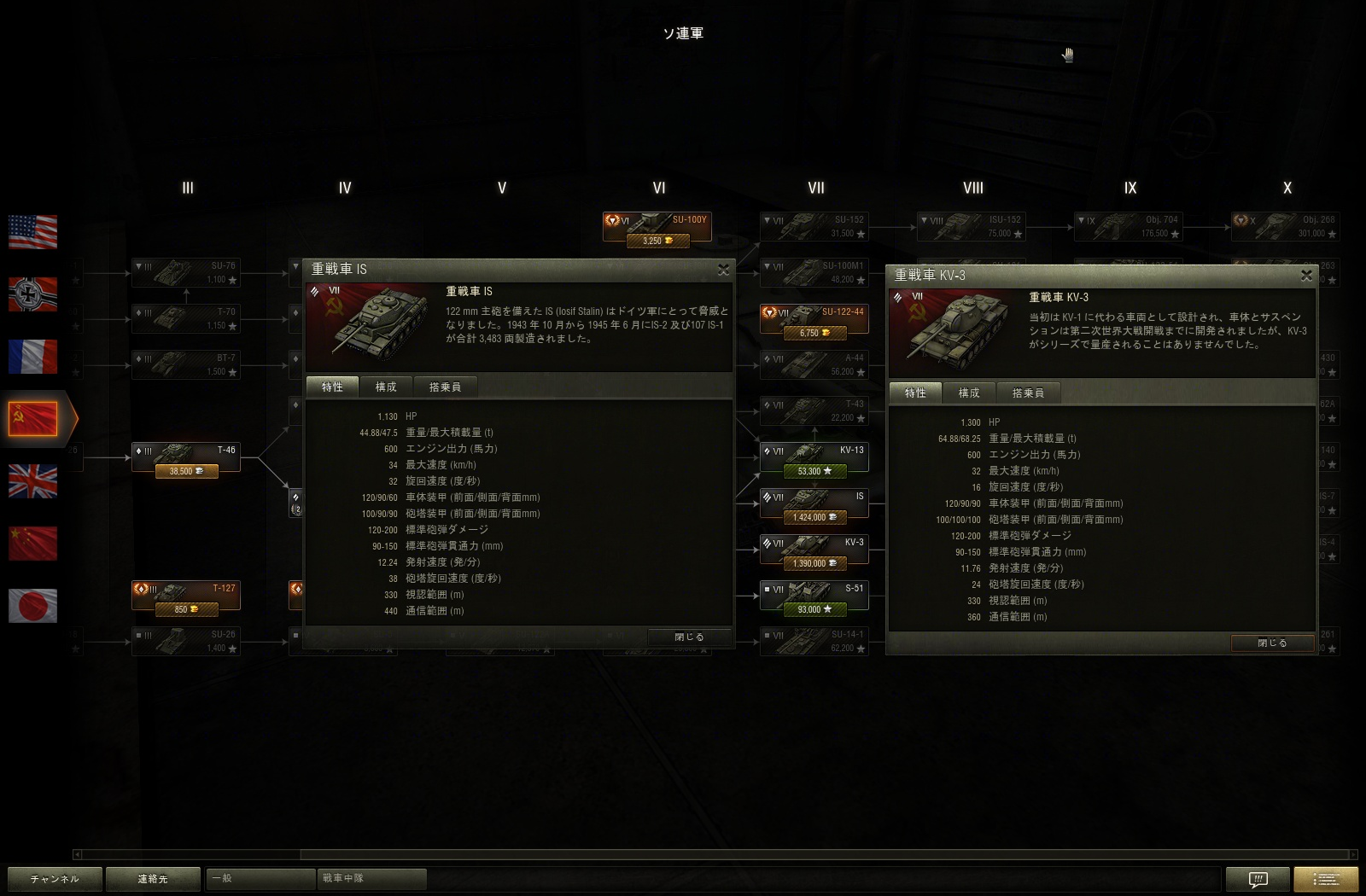Switch to 構成 tab in IS window

point(386,387)
